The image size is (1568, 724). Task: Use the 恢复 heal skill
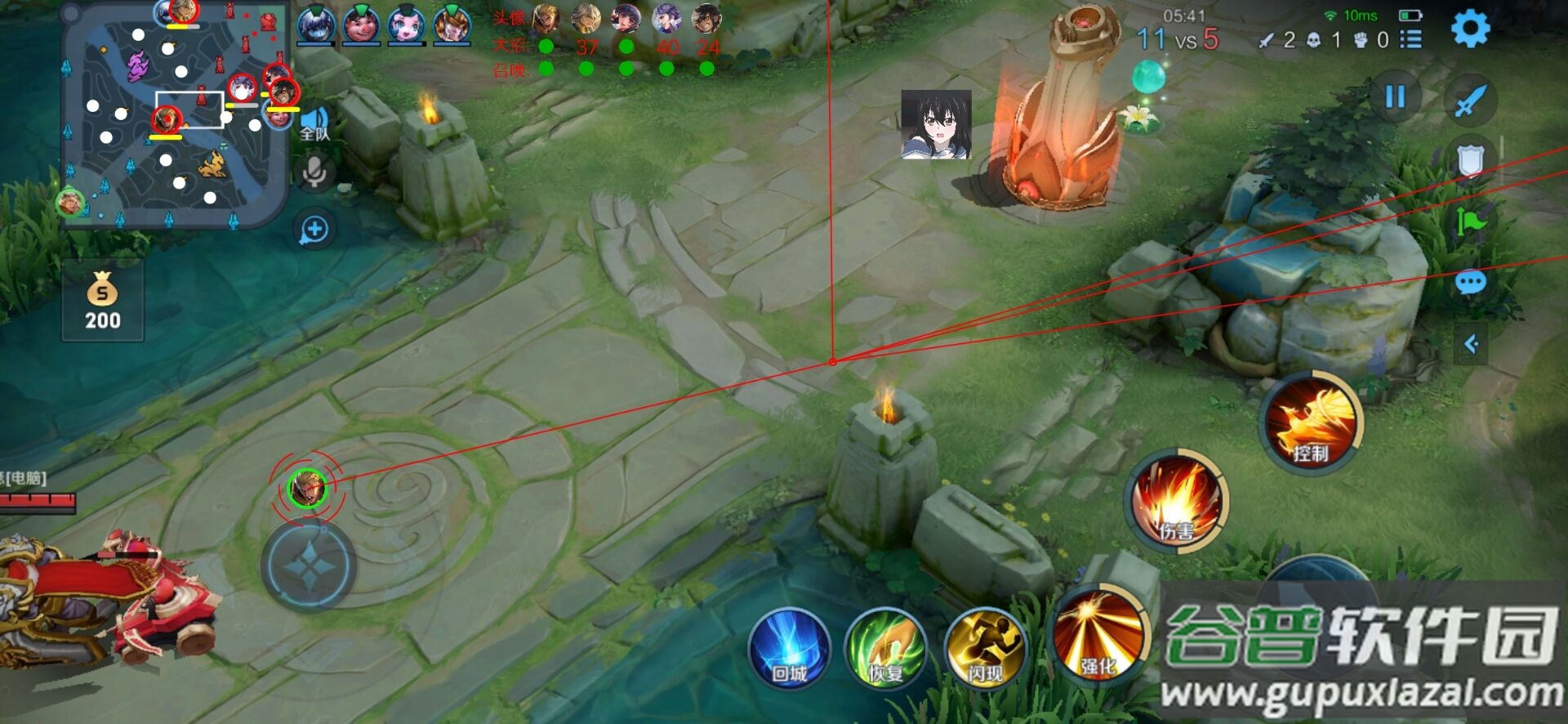click(x=886, y=649)
